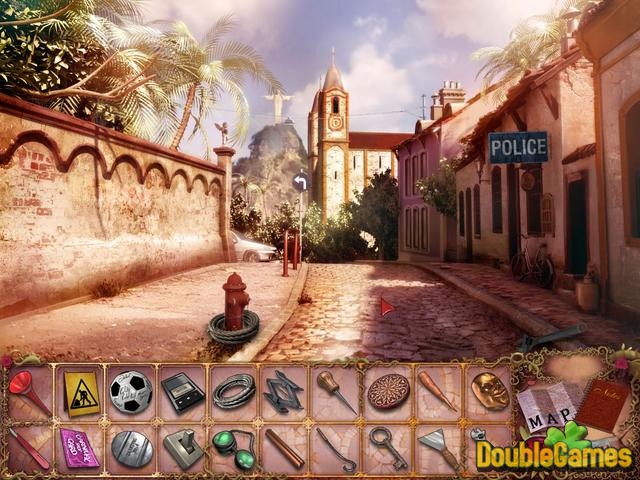Pick the pink carnival card
The height and width of the screenshot is (480, 640).
tap(78, 447)
